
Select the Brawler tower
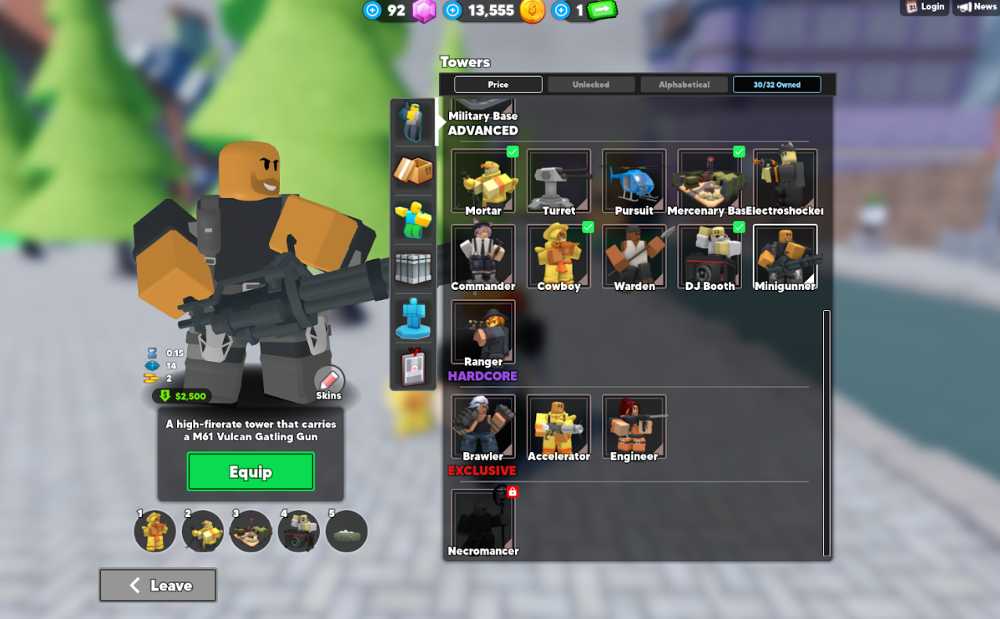(x=483, y=426)
